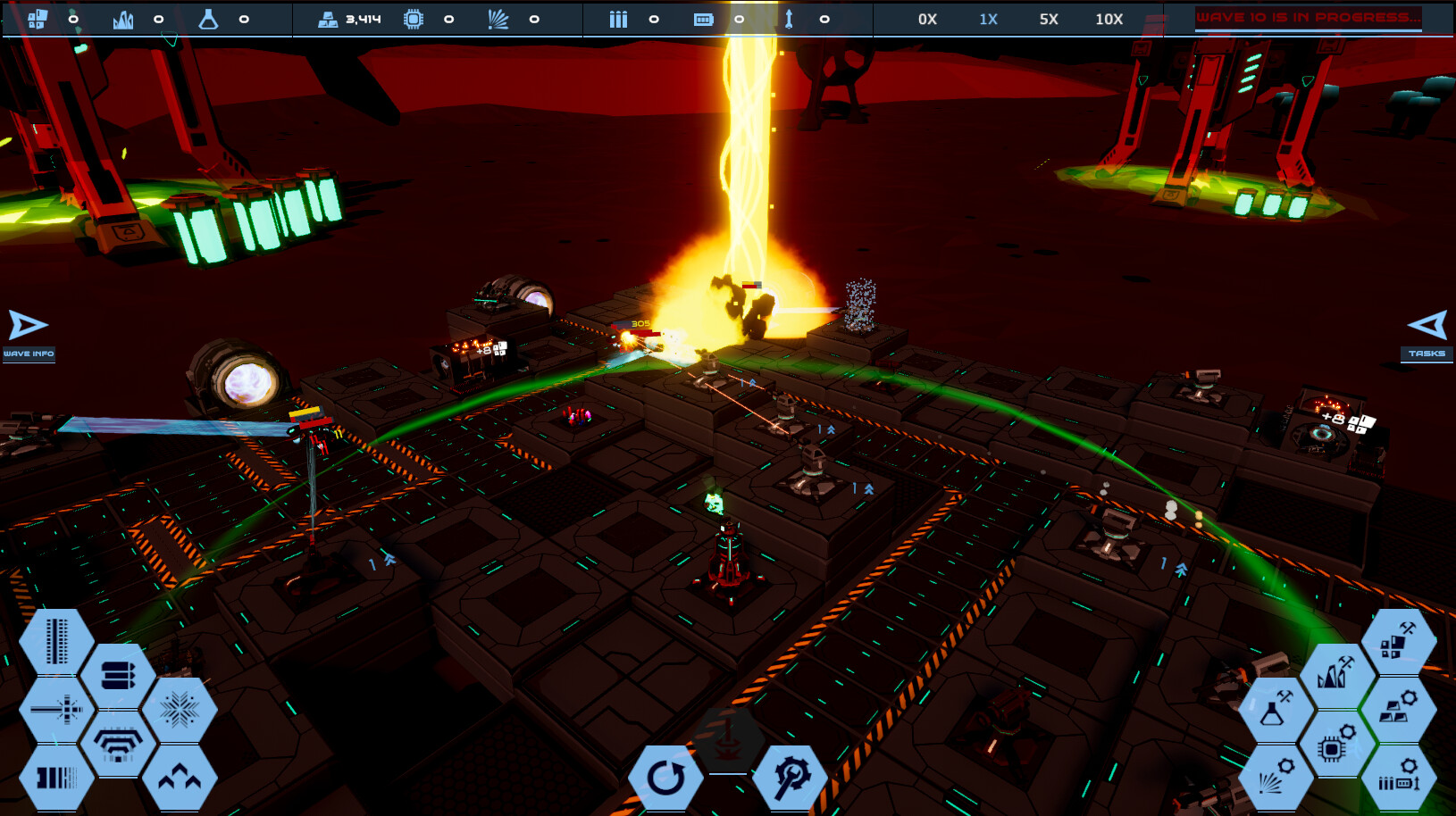Screen dimensions: 1456x816
Task: Select the metal ingots with gear hexagon
Action: pyautogui.click(x=1399, y=710)
